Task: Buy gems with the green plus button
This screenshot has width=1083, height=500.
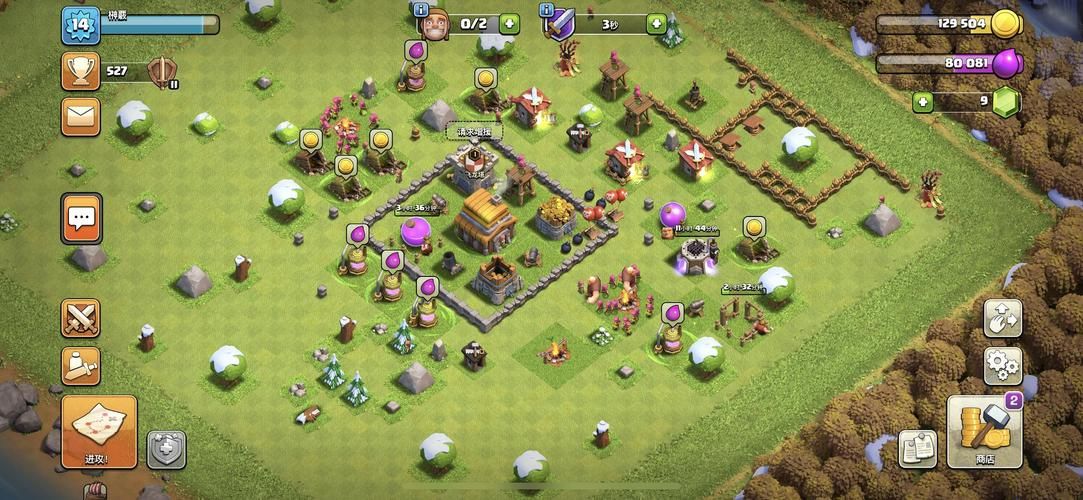Action: pyautogui.click(x=922, y=101)
